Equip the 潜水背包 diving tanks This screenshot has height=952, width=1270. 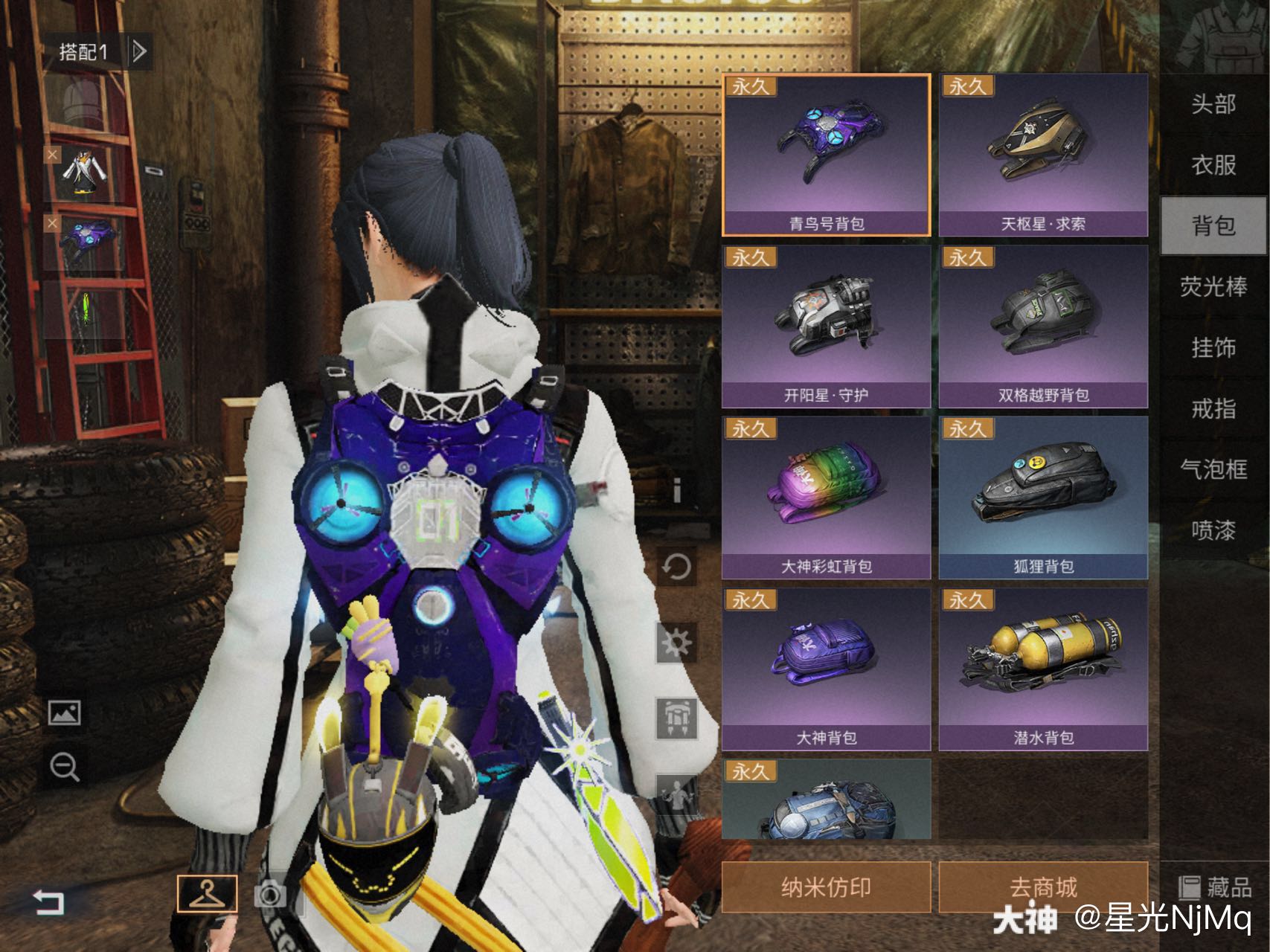1043,668
